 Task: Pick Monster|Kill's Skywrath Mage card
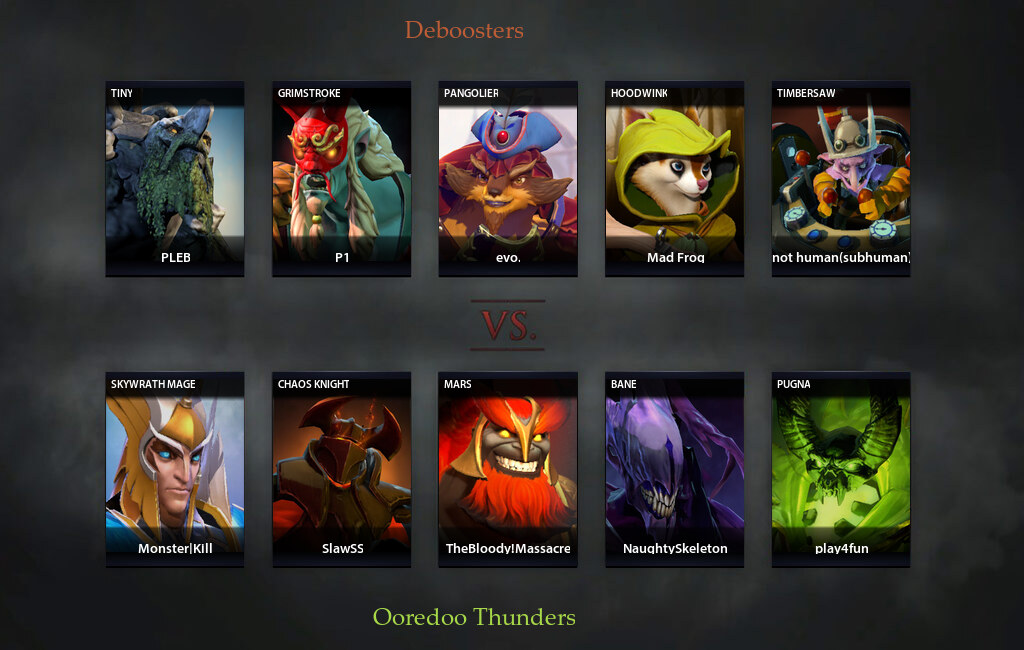175,469
